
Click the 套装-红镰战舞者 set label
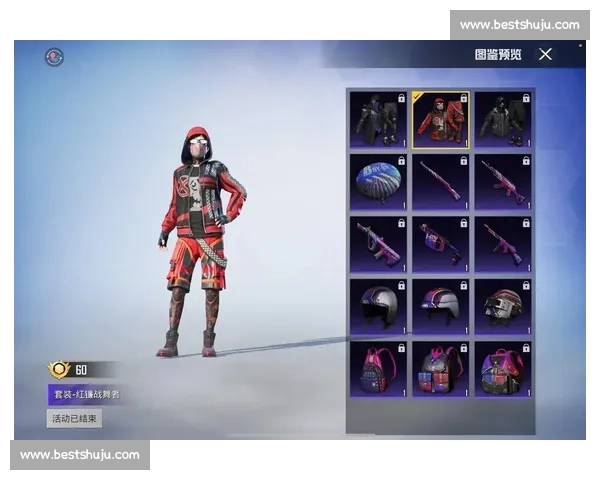85,394
